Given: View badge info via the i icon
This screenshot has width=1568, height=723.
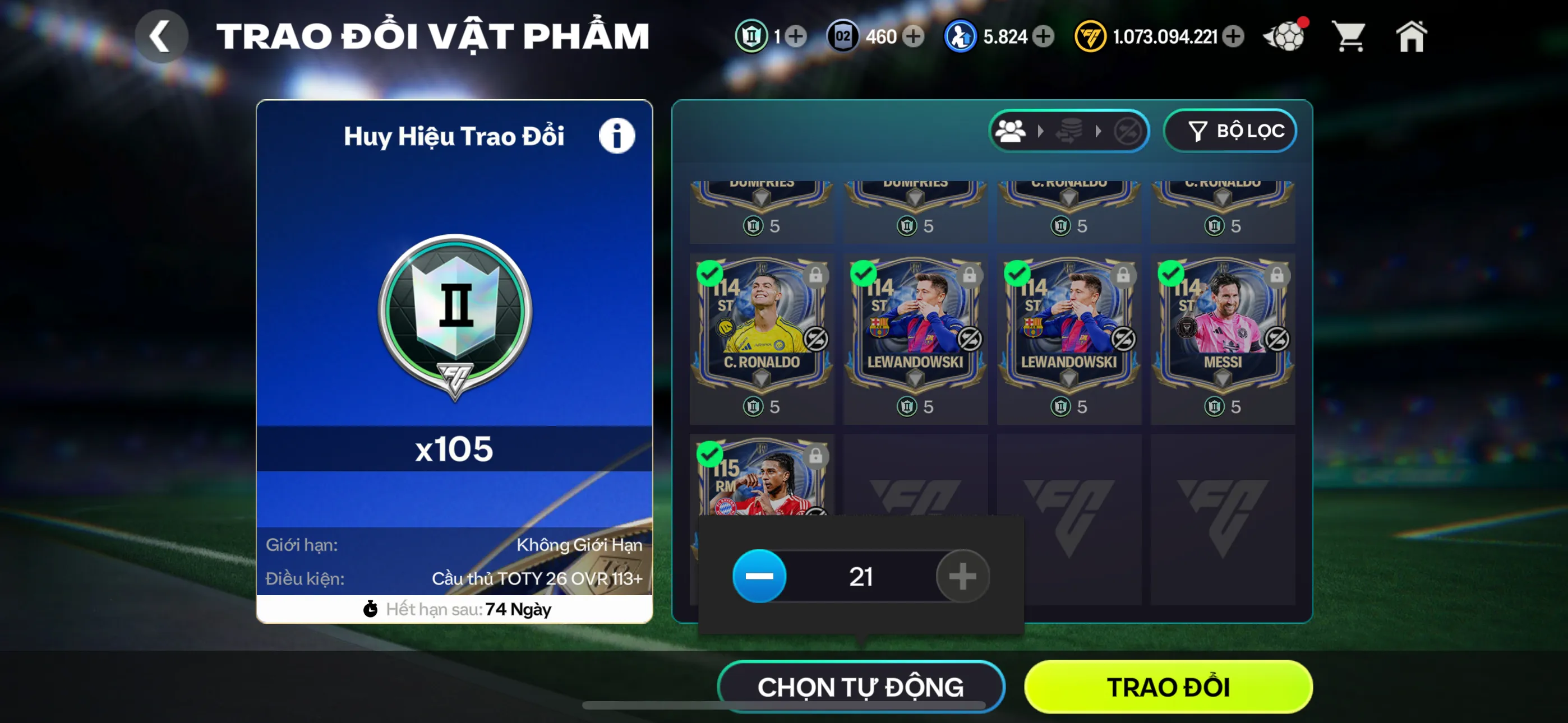Looking at the screenshot, I should click(617, 135).
